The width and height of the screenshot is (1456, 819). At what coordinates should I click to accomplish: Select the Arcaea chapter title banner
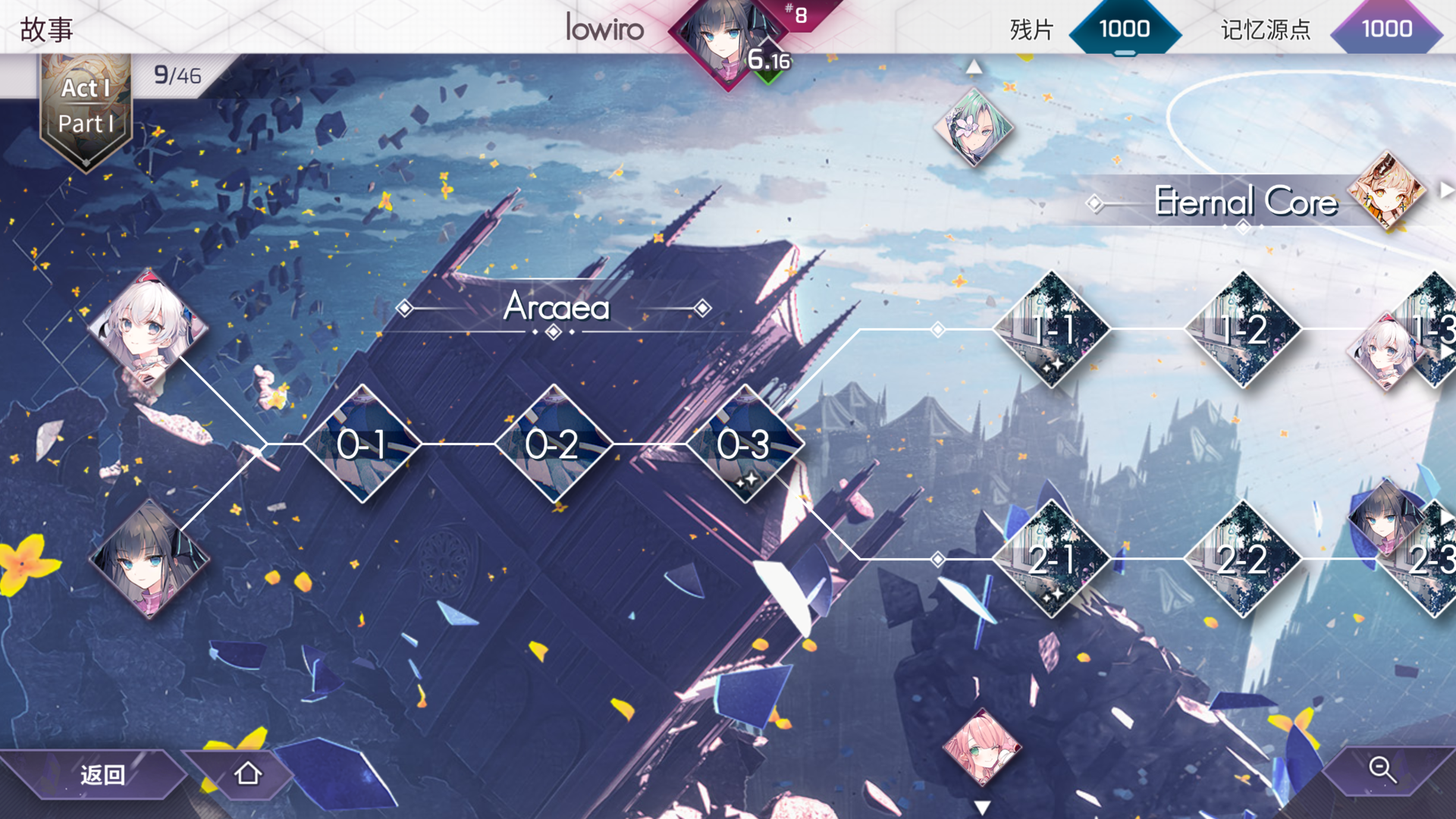coord(557,308)
